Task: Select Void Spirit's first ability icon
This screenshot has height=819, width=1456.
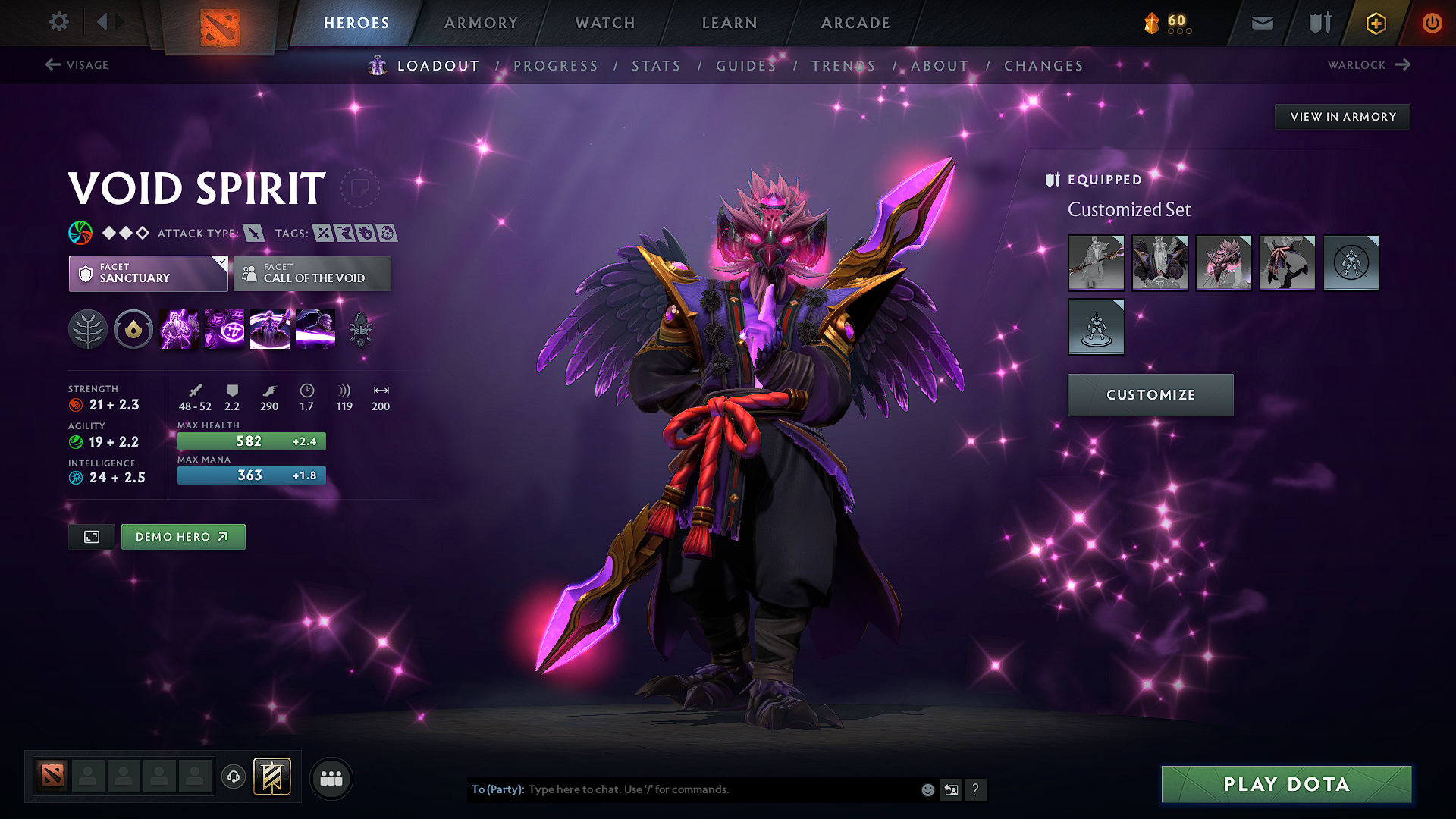Action: [x=178, y=329]
